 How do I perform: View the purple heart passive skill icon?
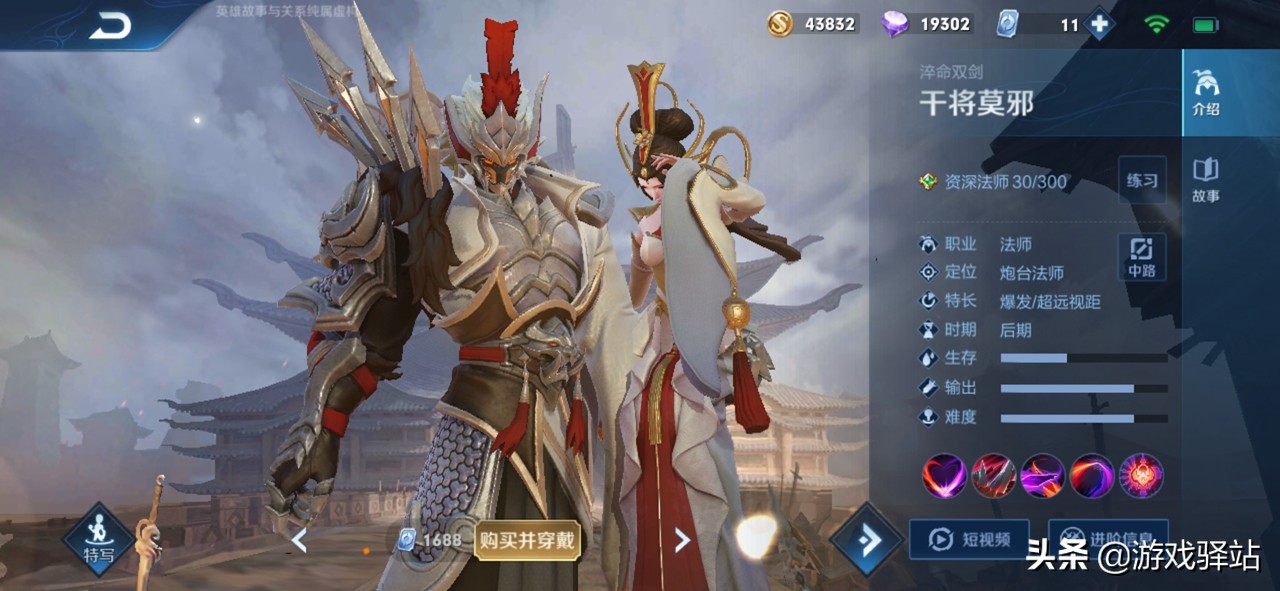[x=944, y=476]
